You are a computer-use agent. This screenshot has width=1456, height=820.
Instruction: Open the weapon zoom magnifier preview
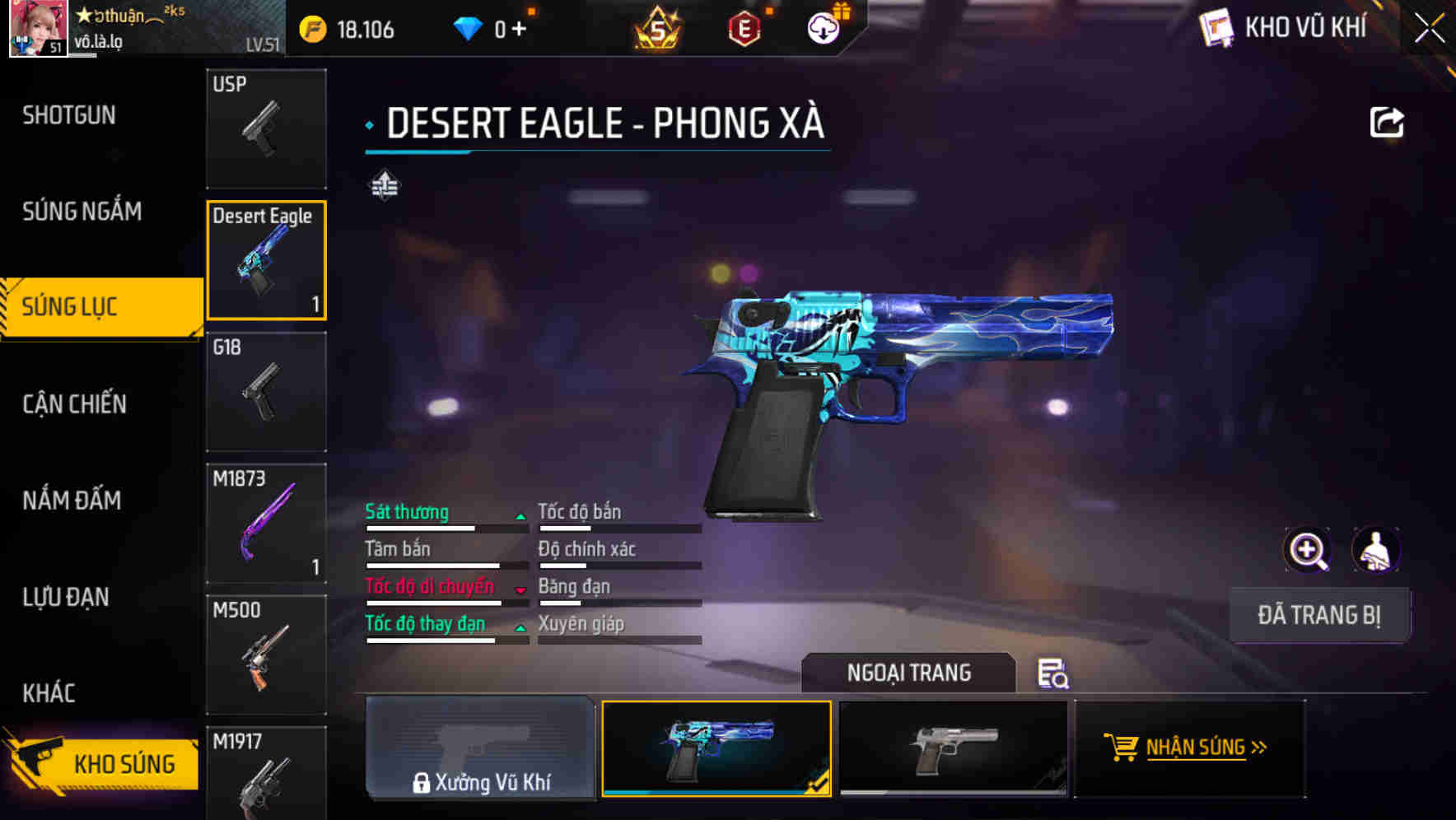tap(1307, 549)
